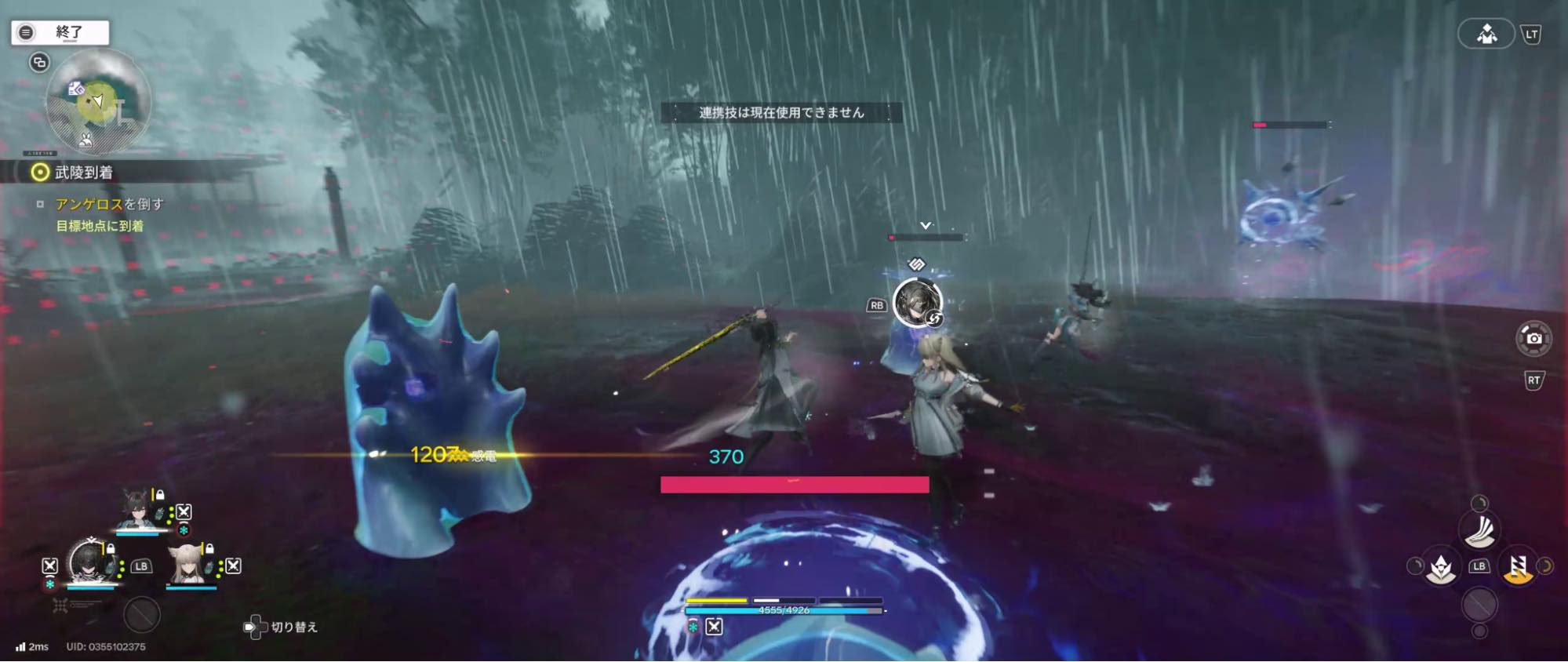This screenshot has height=662, width=1568.
Task: Use the white crest skill icon
Action: tap(1440, 567)
